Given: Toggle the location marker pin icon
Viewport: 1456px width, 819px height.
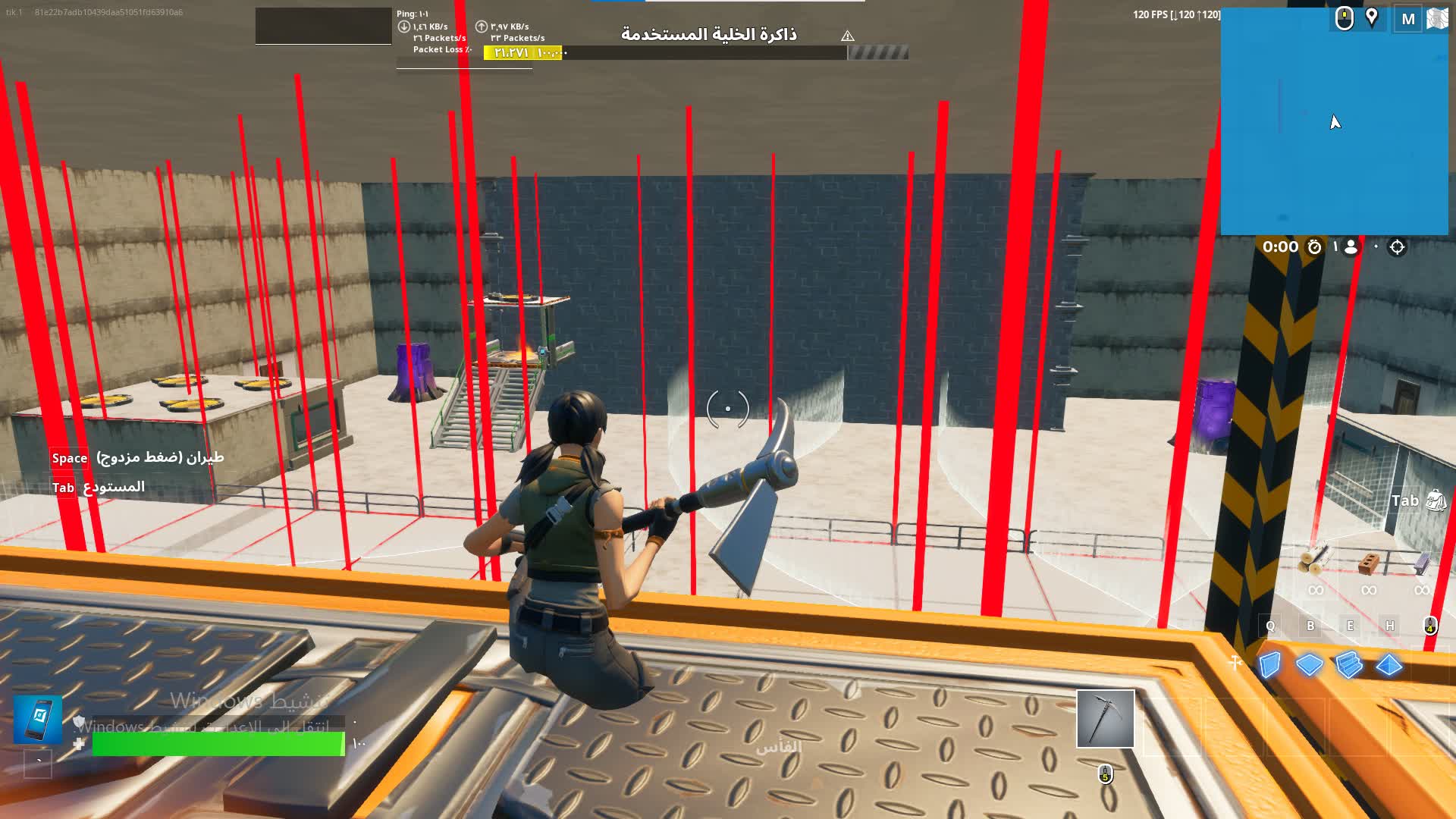Looking at the screenshot, I should pos(1371,18).
